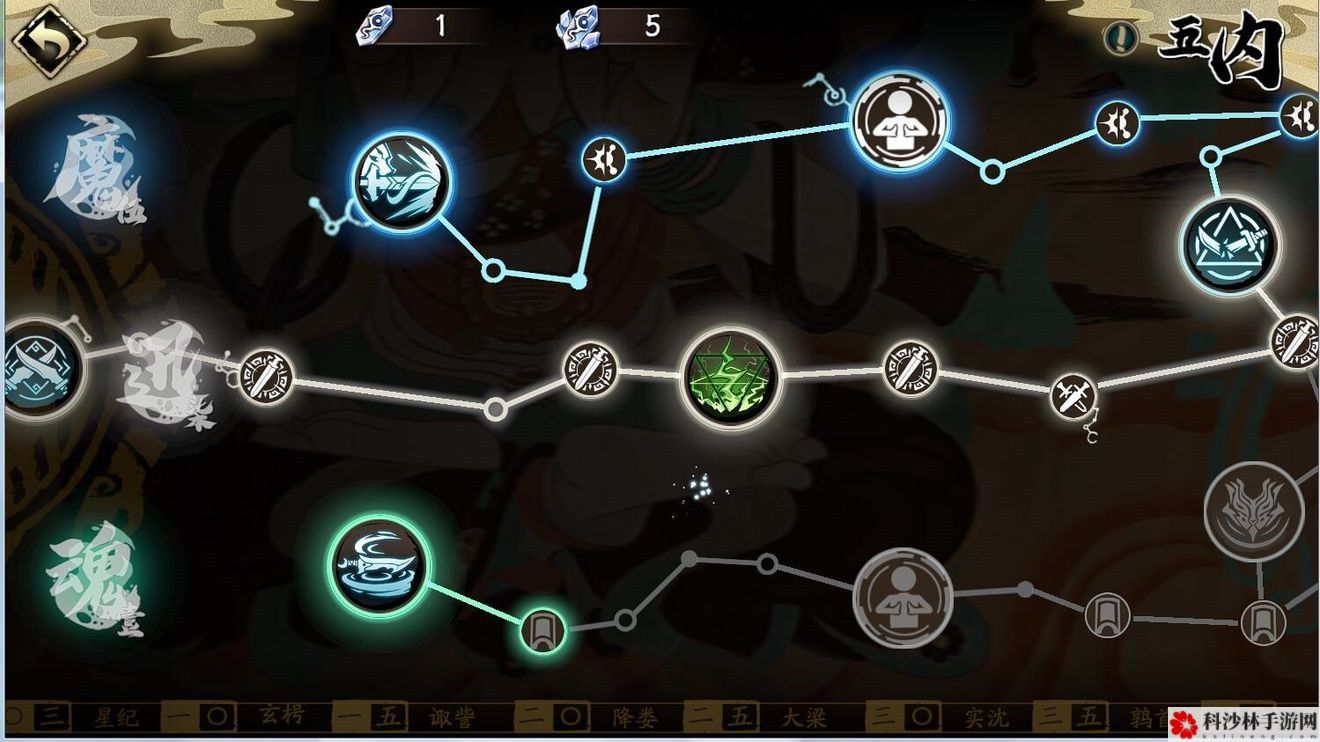1320x742 pixels.
Task: Choose the locked grey demon mask node
Action: click(1254, 510)
